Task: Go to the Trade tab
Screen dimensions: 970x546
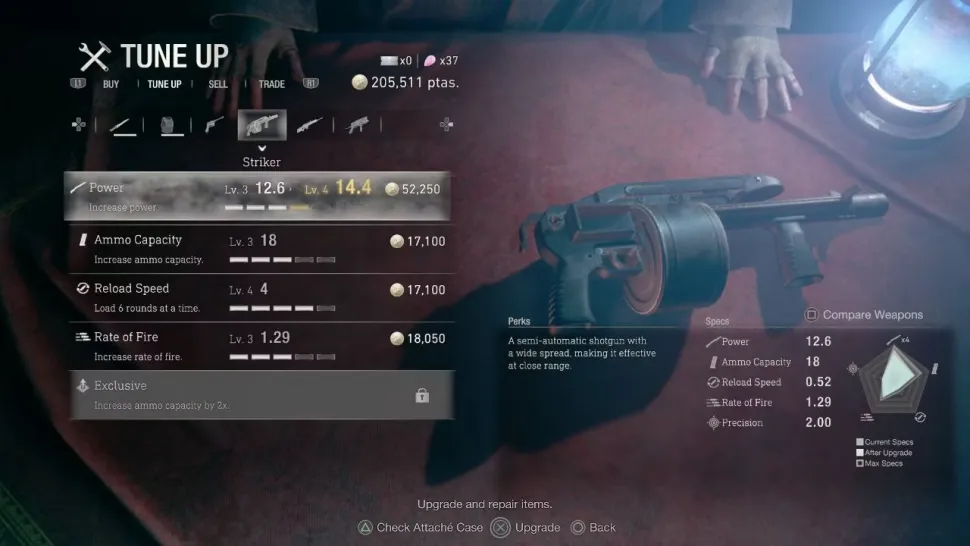Action: [272, 84]
